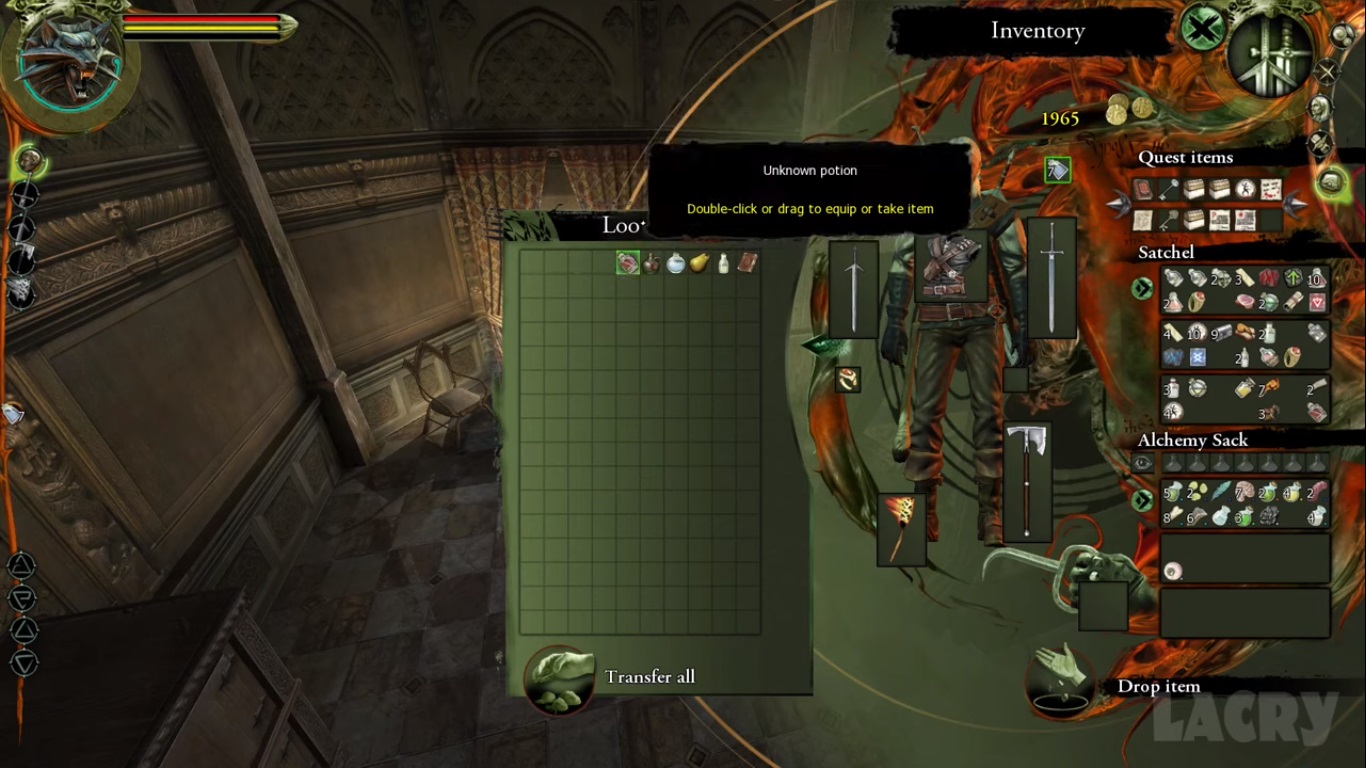
Task: Click the Geralt wolf medallion portrait
Action: [x=70, y=60]
